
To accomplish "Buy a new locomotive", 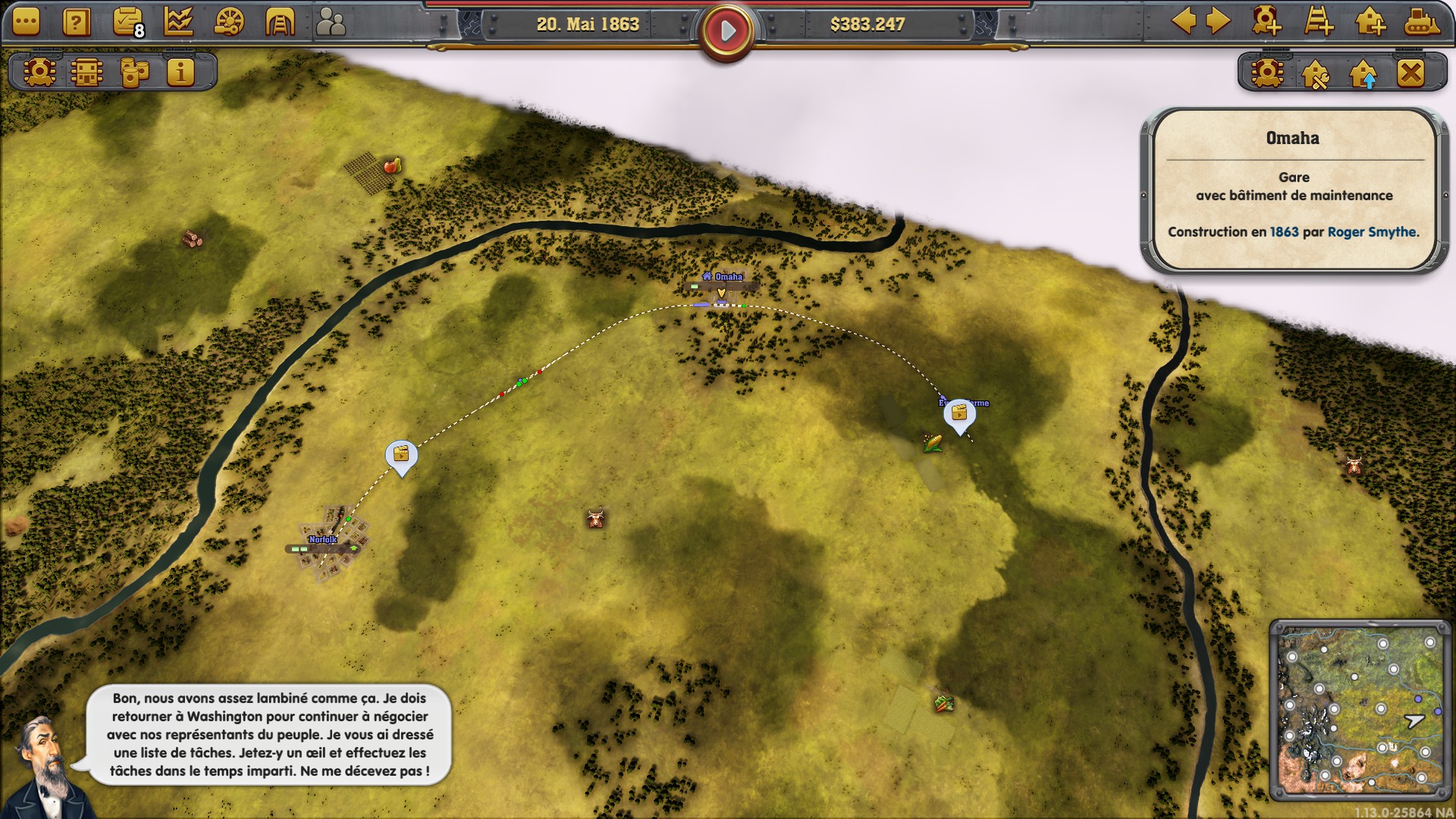I will click(1266, 21).
